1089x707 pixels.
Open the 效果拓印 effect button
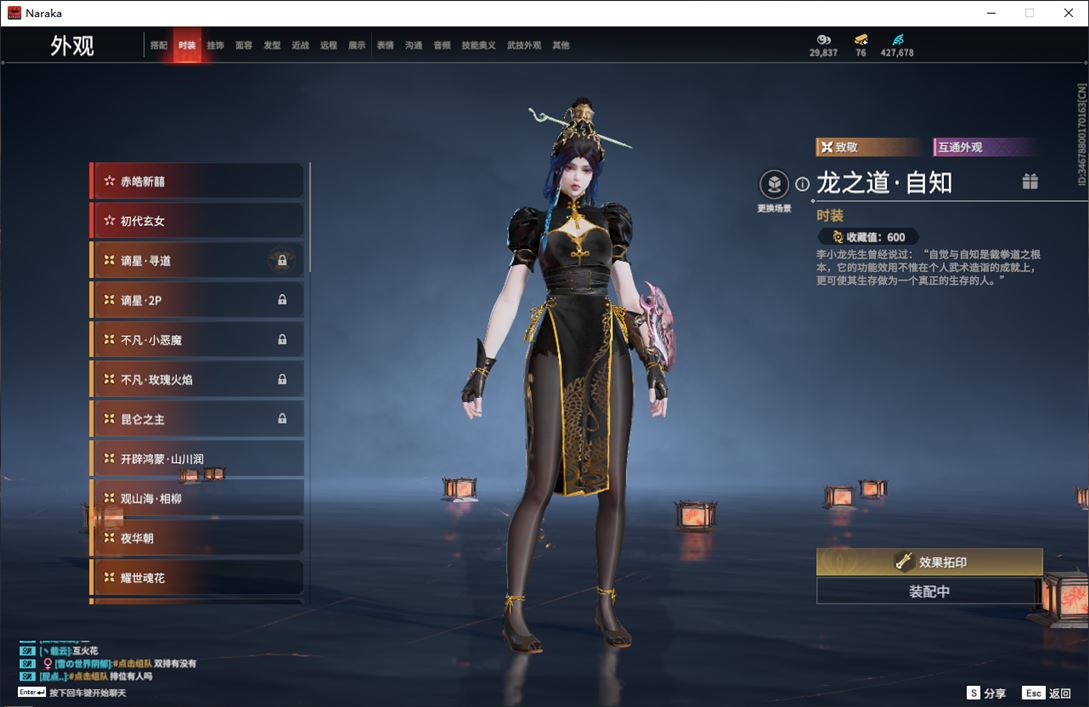click(x=929, y=562)
